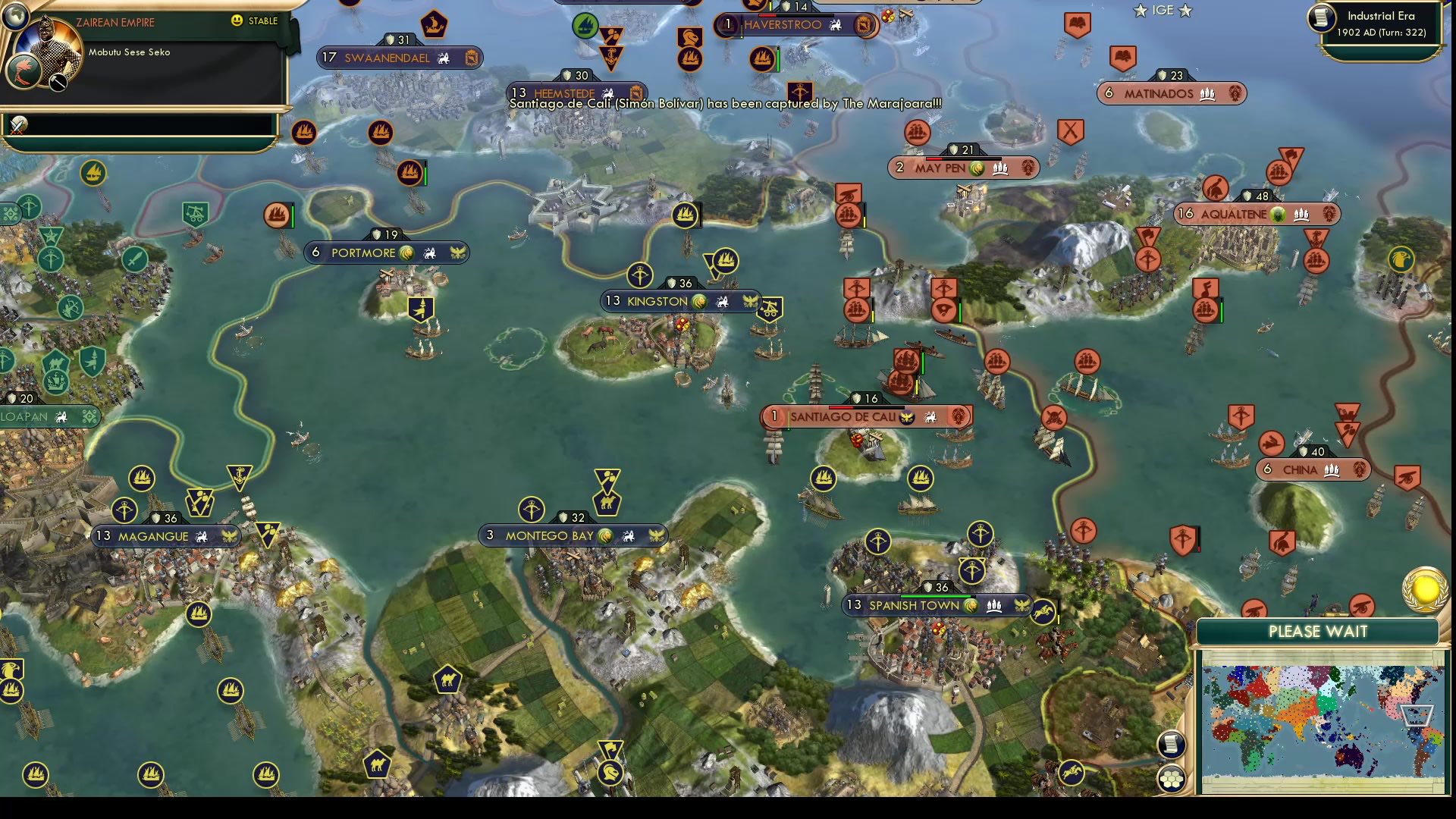Select the Matinados city-state banner
1456x819 pixels.
point(1172,93)
